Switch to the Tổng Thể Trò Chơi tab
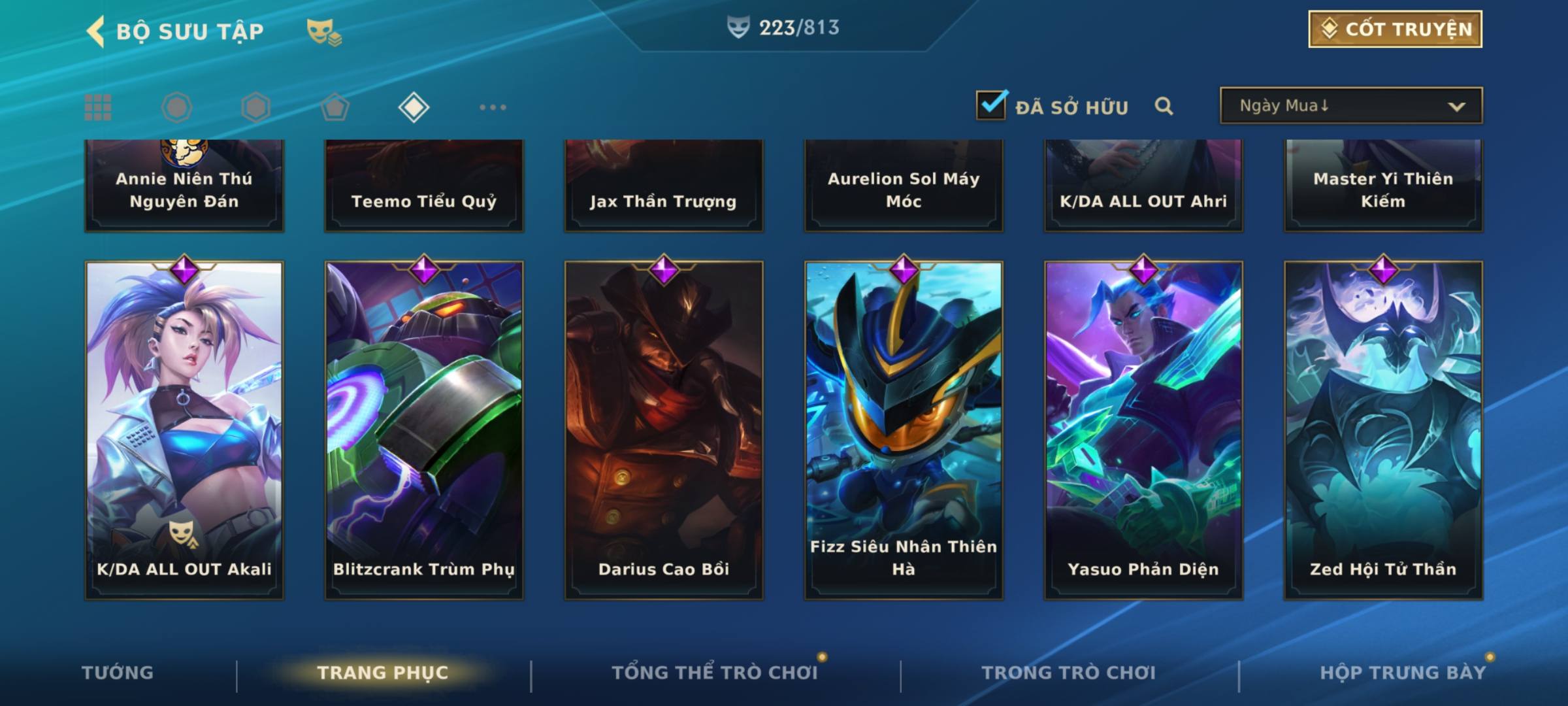1568x706 pixels. (x=714, y=673)
